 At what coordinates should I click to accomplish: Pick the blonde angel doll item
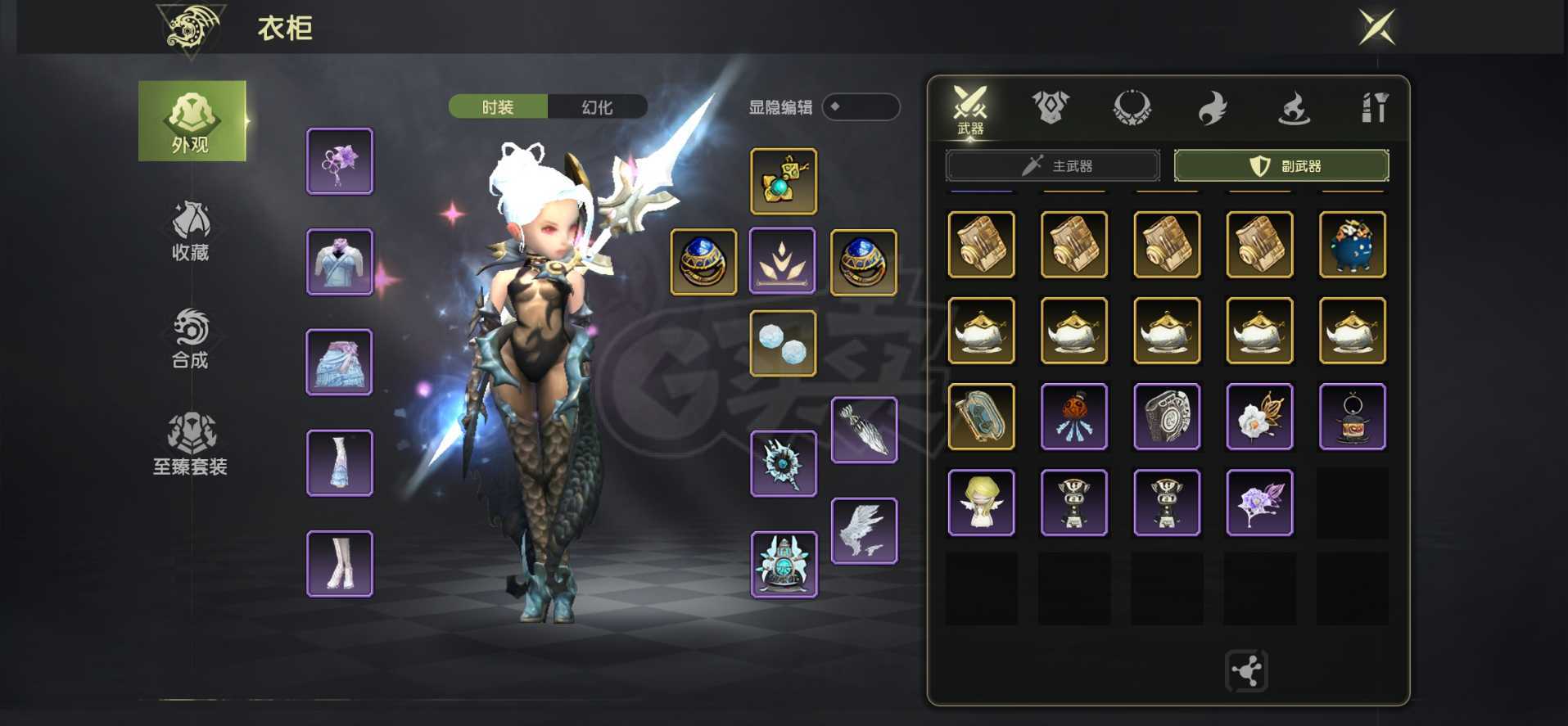(x=981, y=503)
